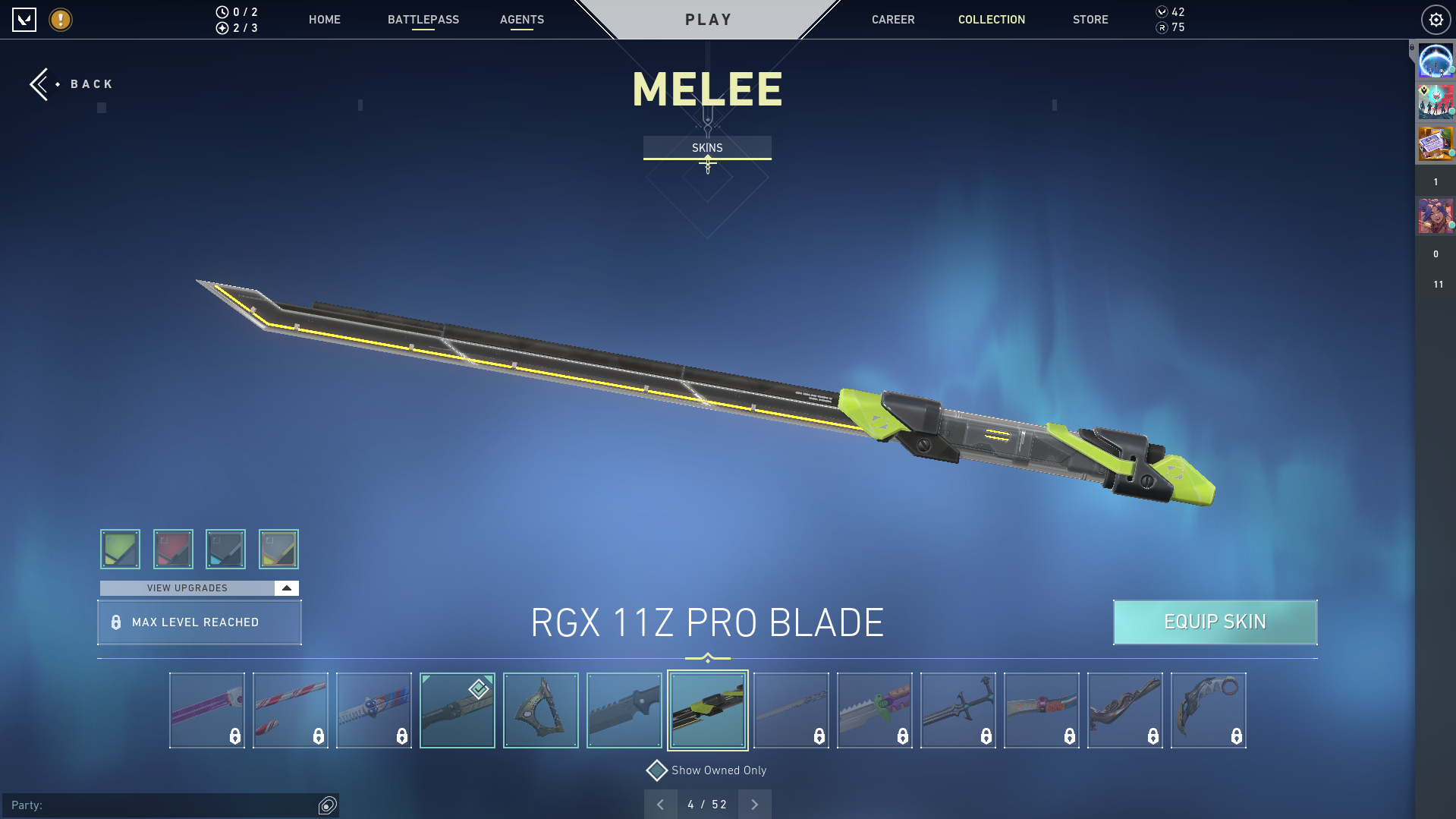Toggle the Show Owned Only filter
Image resolution: width=1456 pixels, height=819 pixels.
click(656, 770)
